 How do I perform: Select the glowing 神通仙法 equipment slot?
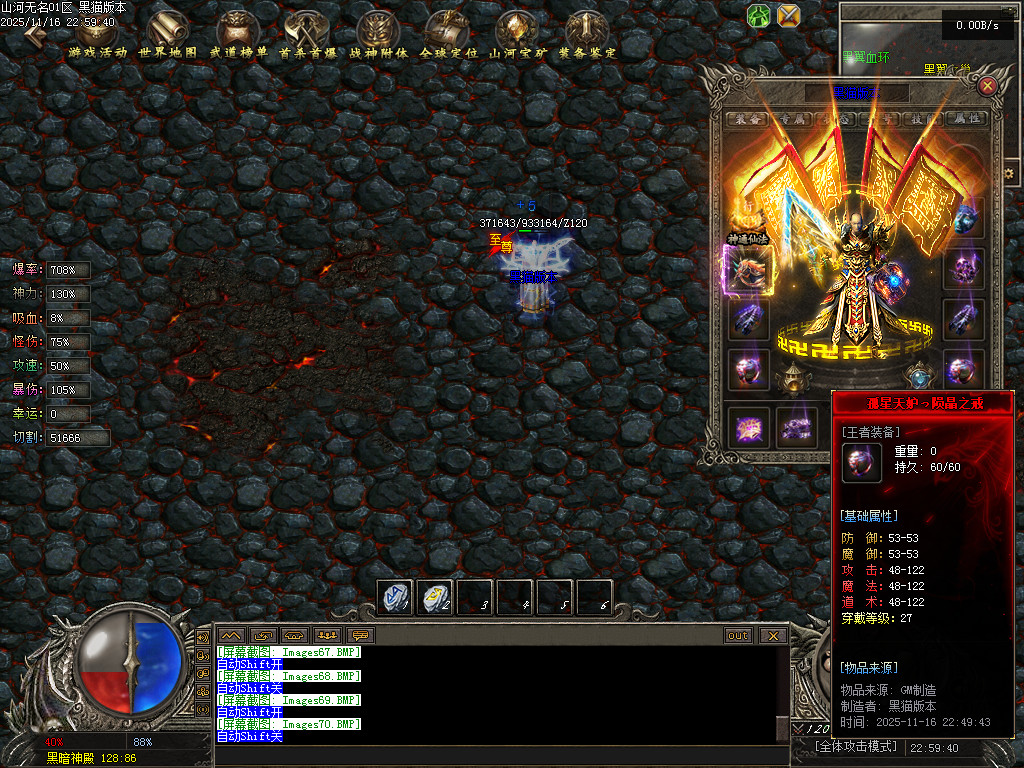click(x=748, y=270)
